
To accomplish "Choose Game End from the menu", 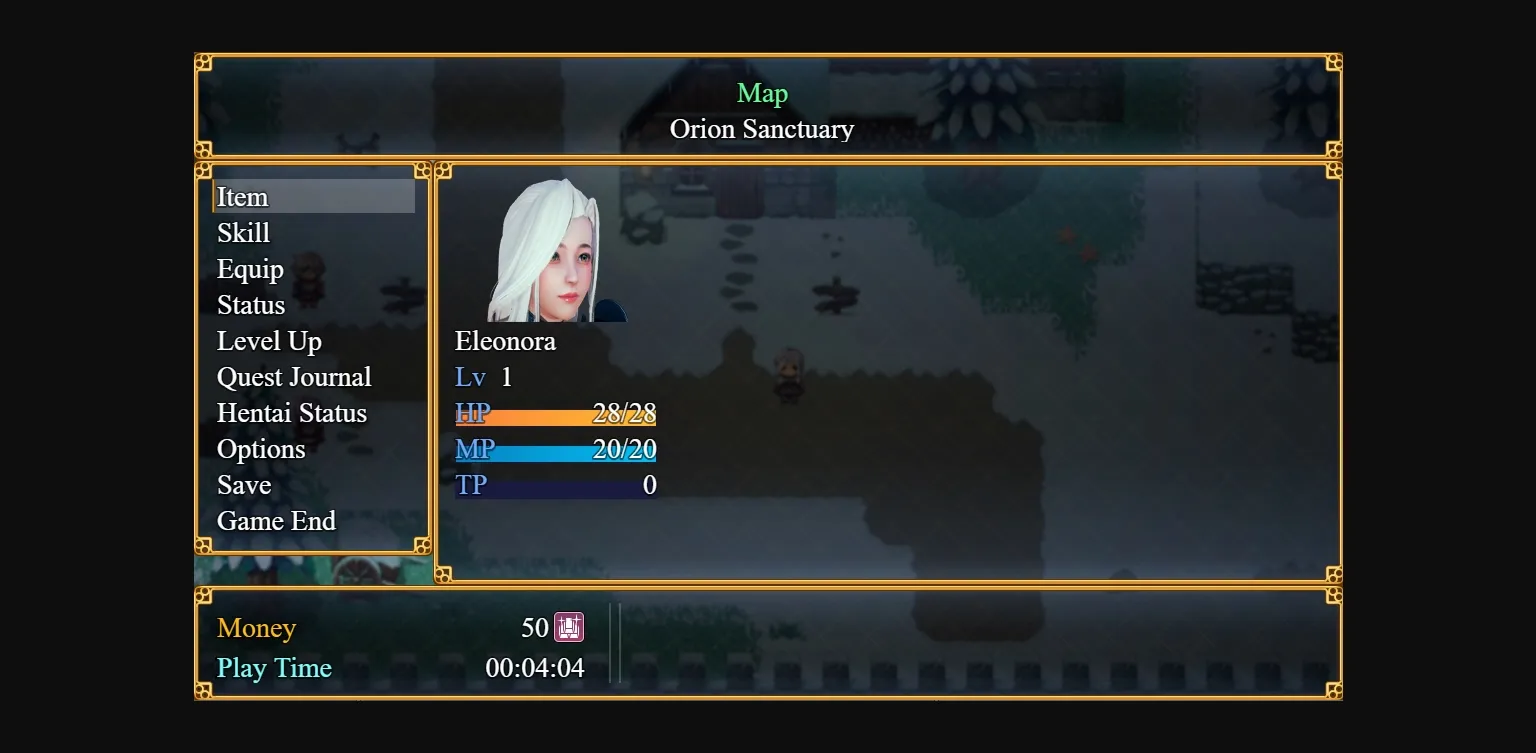I will [276, 520].
